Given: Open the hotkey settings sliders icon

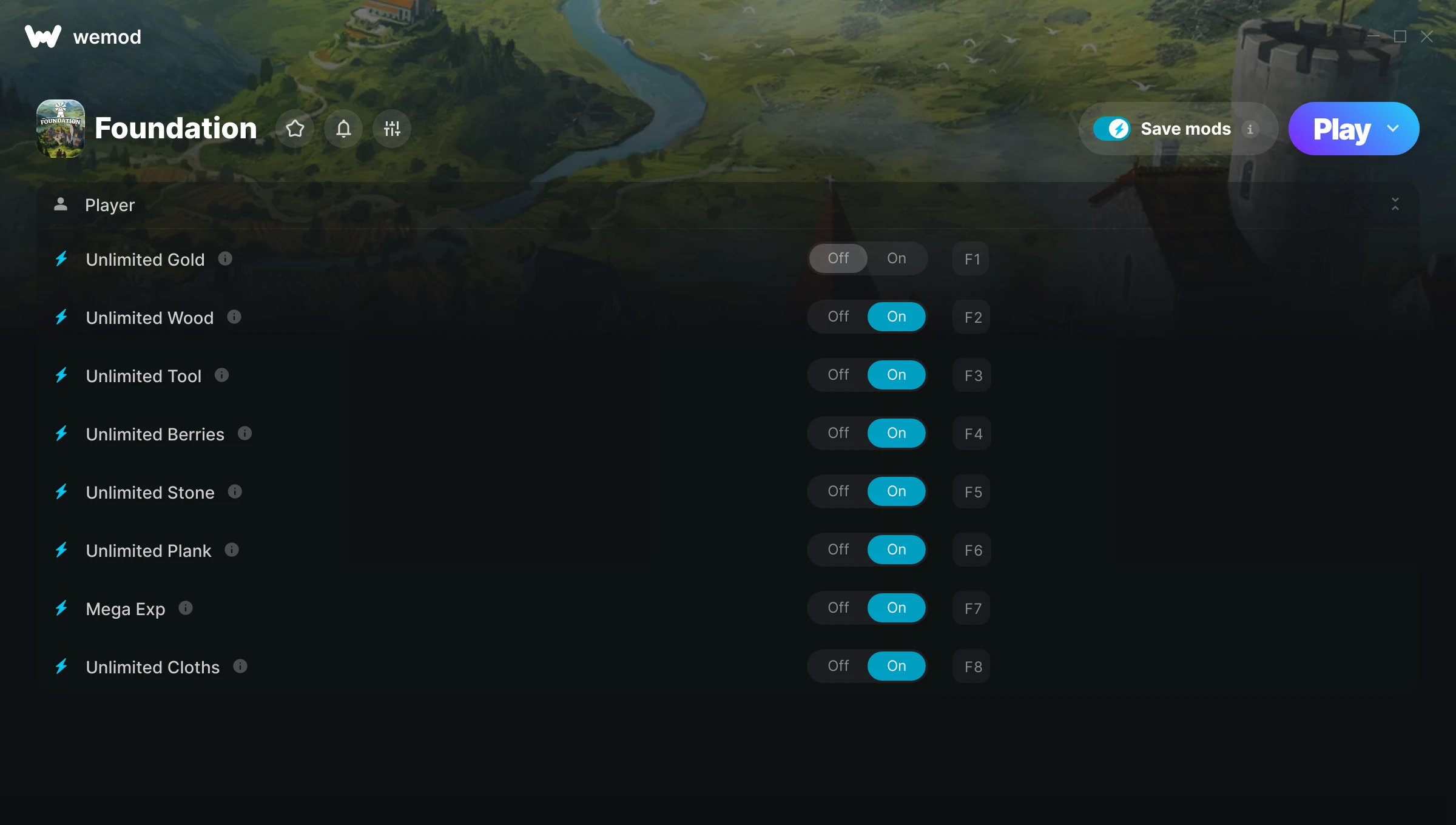Looking at the screenshot, I should (392, 129).
